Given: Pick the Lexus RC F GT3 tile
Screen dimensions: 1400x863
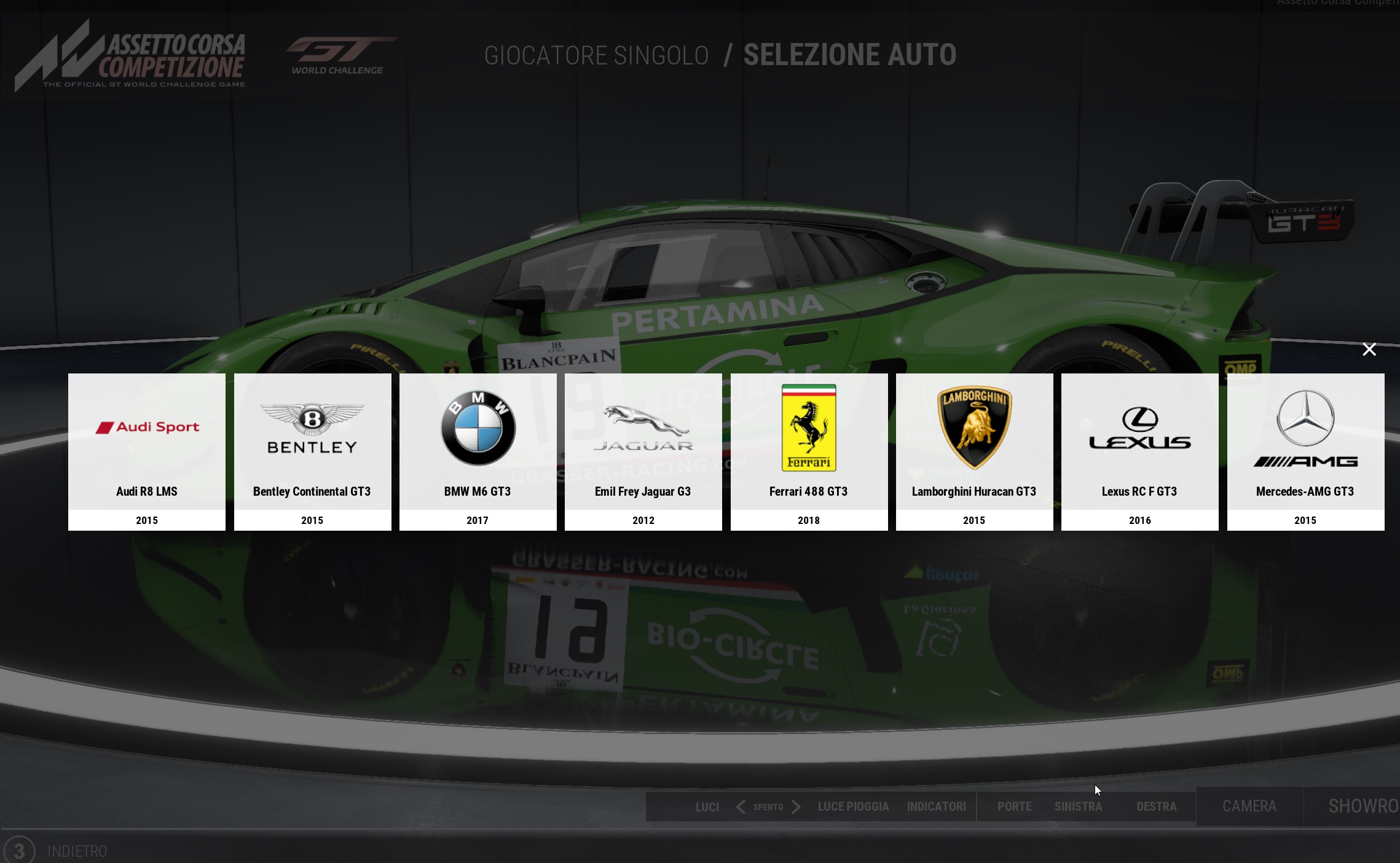Looking at the screenshot, I should tap(1139, 451).
